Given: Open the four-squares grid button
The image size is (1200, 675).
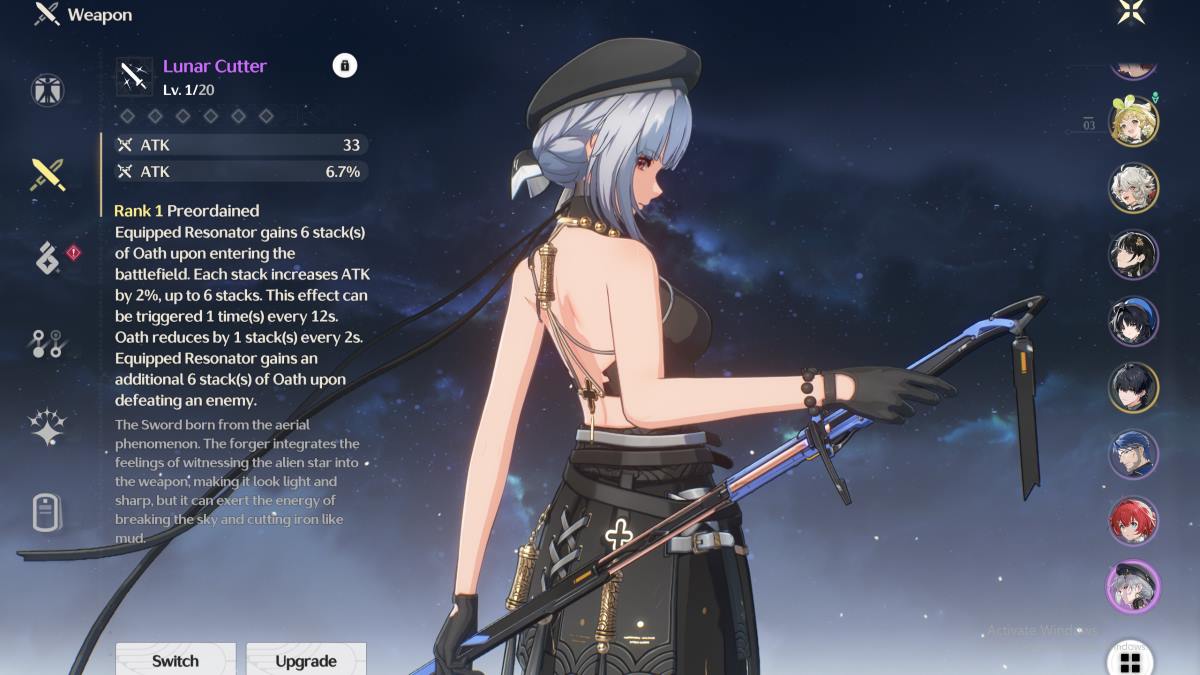Looking at the screenshot, I should pos(1131,661).
